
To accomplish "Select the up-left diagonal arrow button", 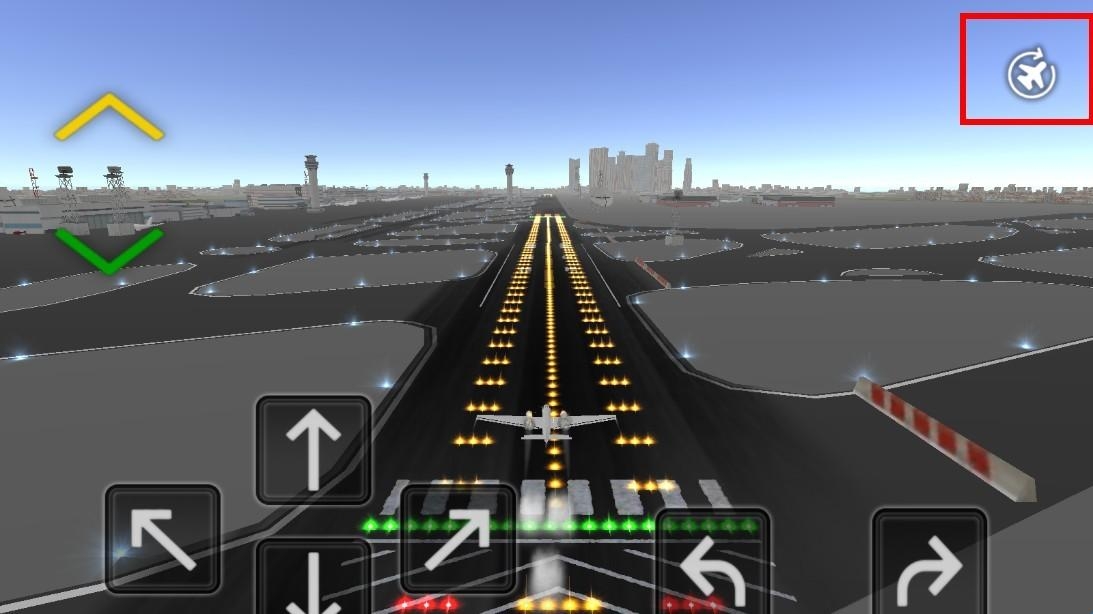I will [x=162, y=538].
